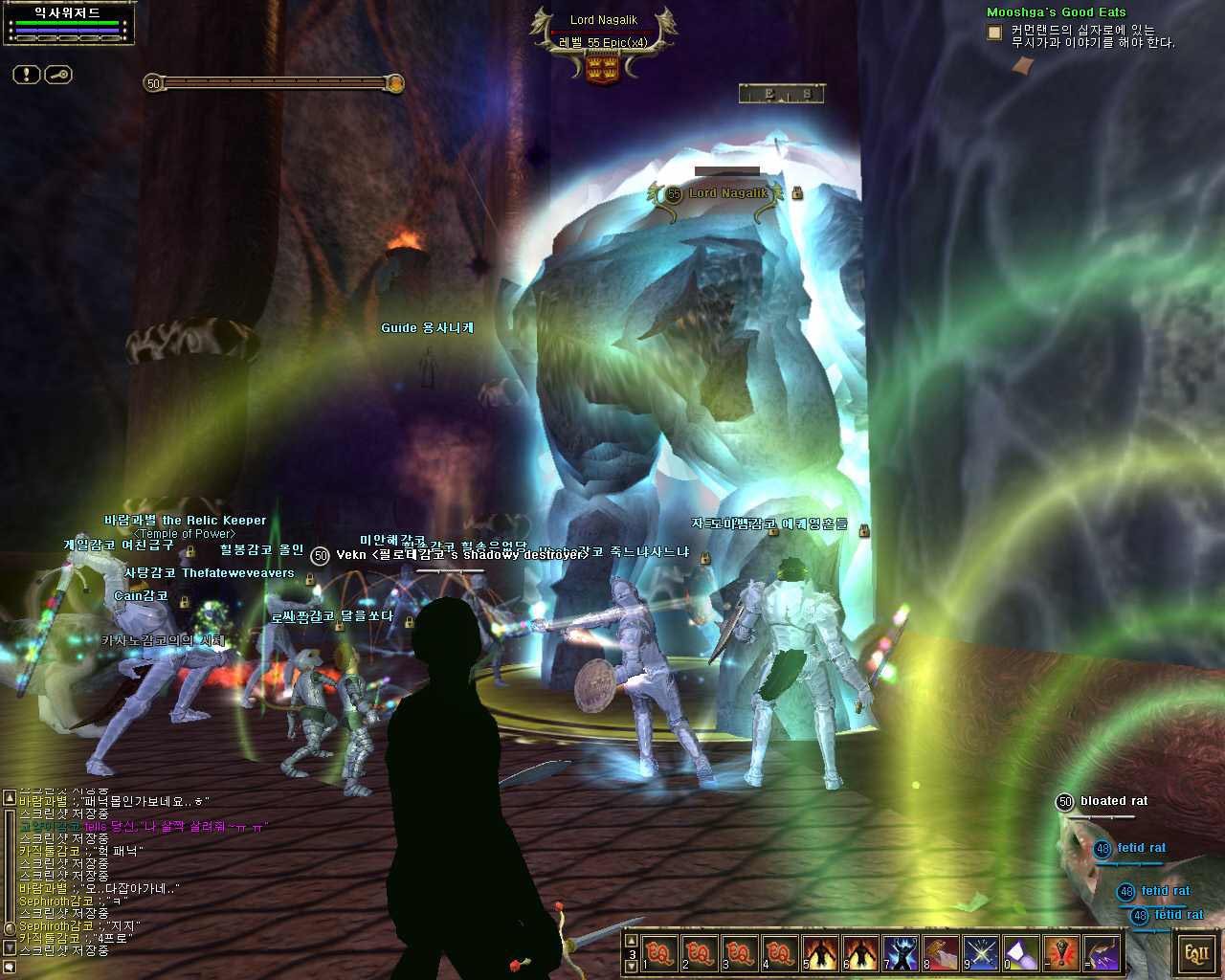This screenshot has width=1225, height=980.
Task: Fire the bow ability in the last slot
Action: point(1102,954)
